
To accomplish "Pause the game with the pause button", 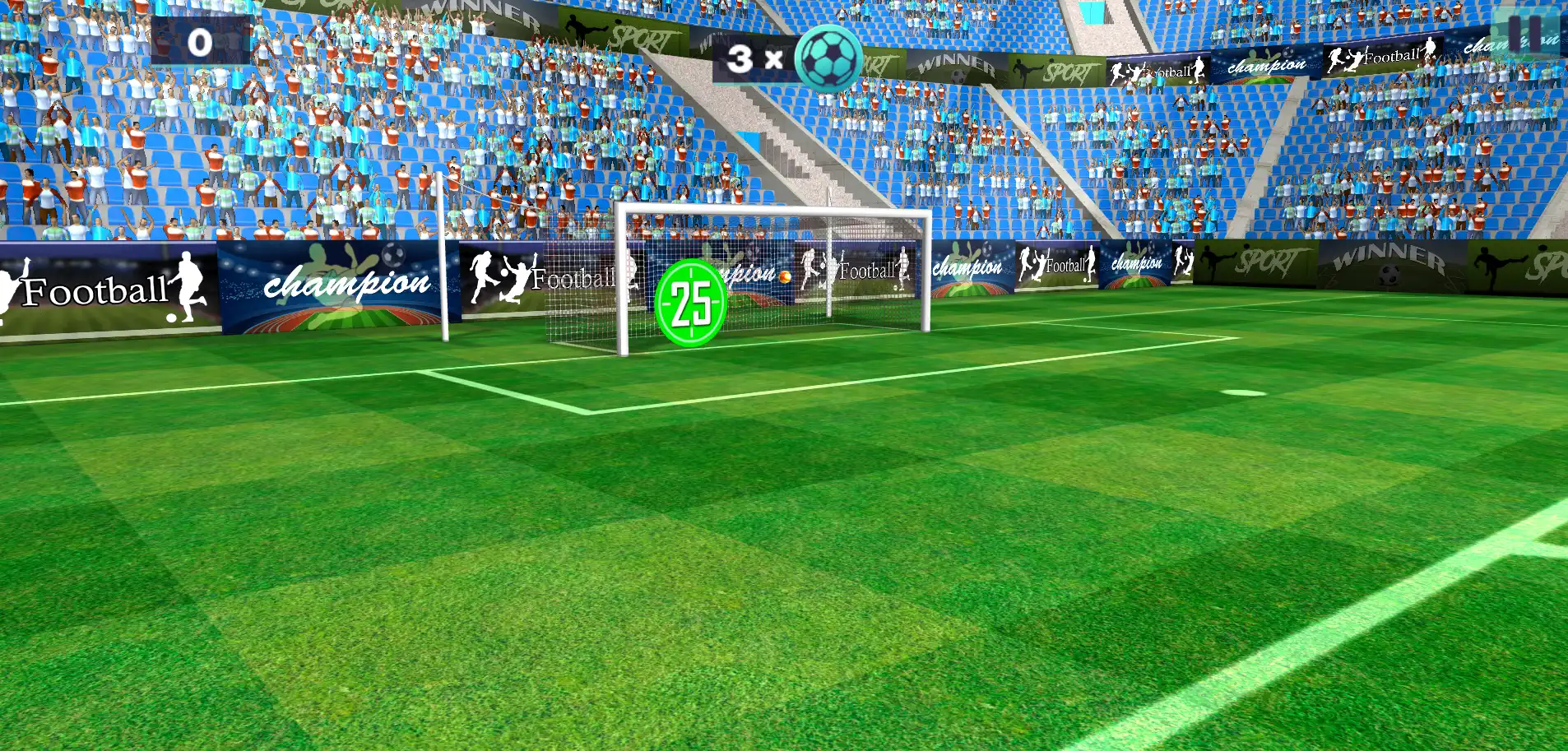I will tap(1524, 33).
